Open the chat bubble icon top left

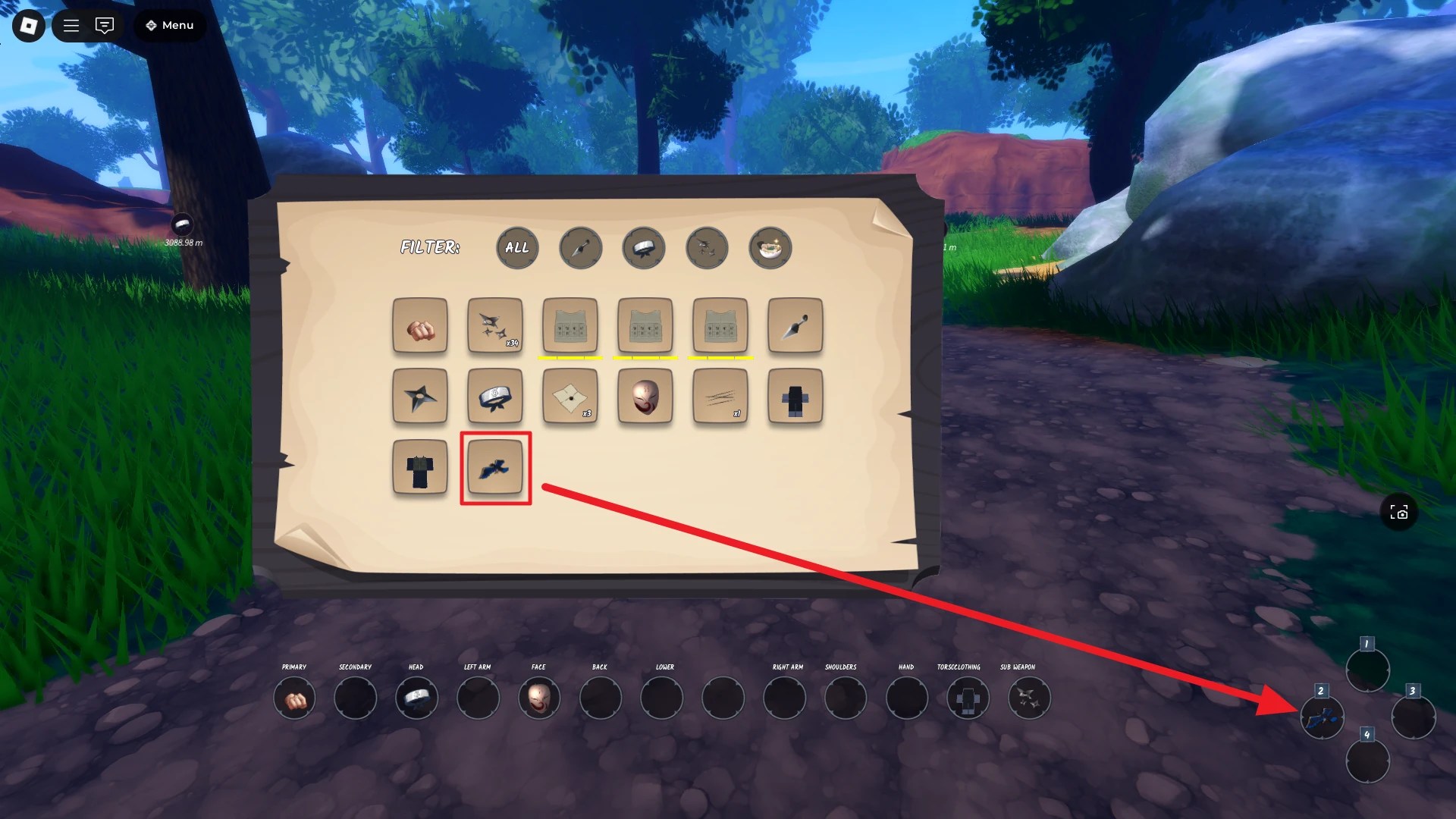[104, 25]
